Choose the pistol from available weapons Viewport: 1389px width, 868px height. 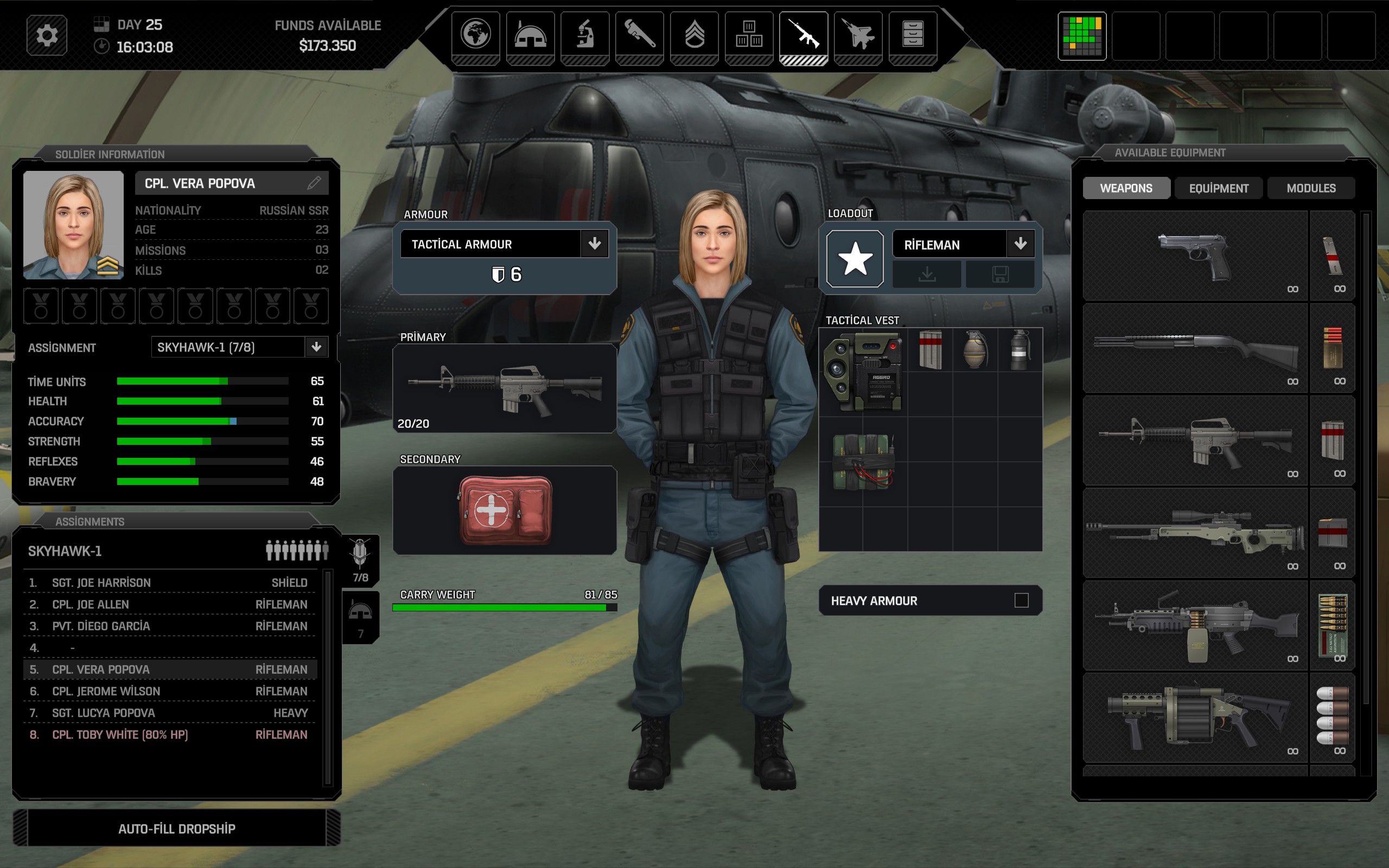pos(1195,256)
